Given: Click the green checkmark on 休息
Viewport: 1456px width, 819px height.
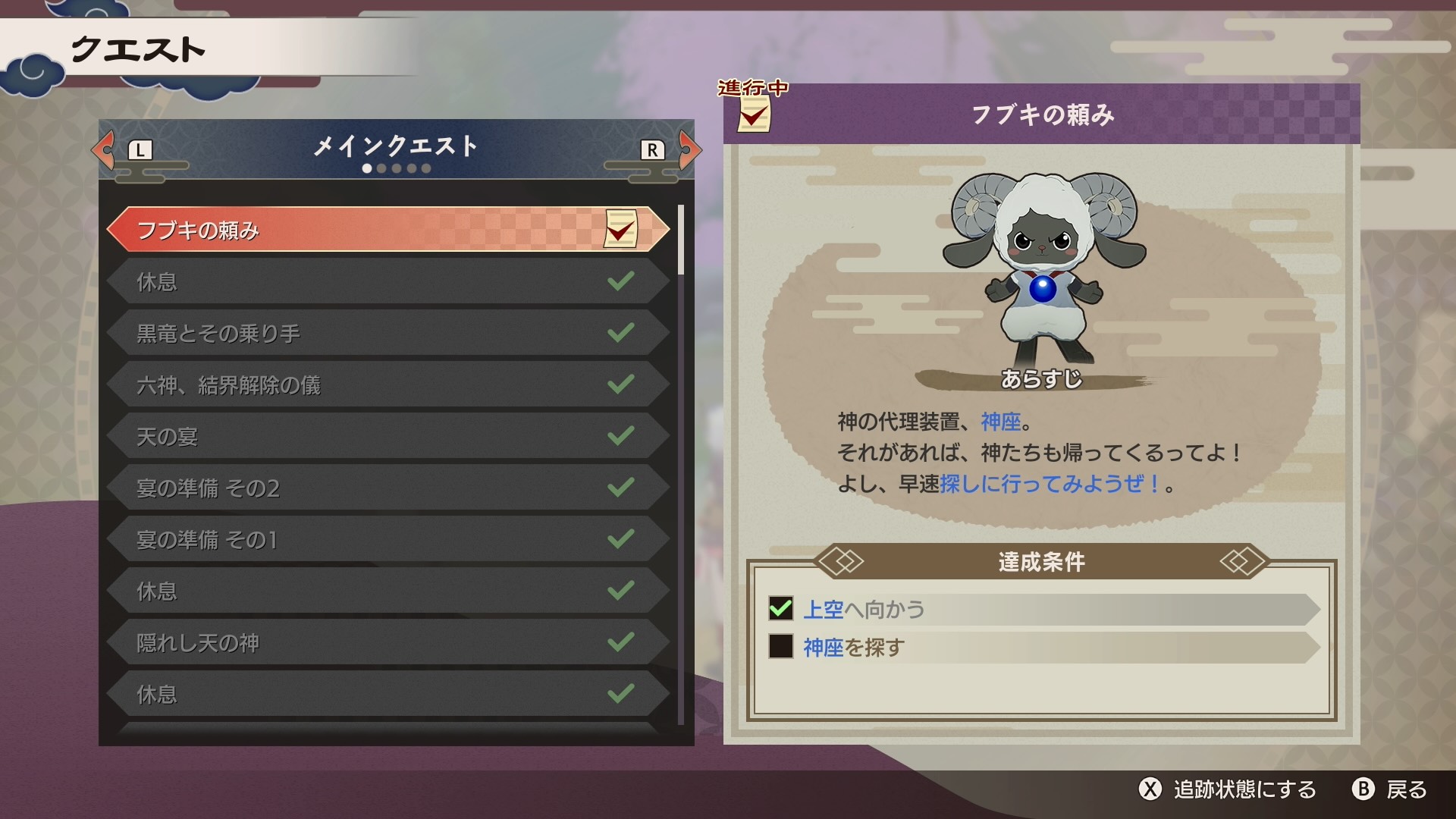Looking at the screenshot, I should [620, 281].
